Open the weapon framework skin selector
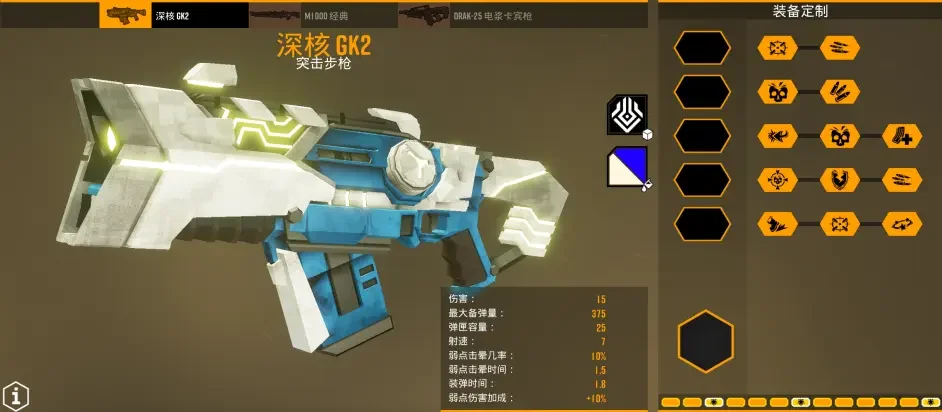This screenshot has height=412, width=942. (x=628, y=115)
